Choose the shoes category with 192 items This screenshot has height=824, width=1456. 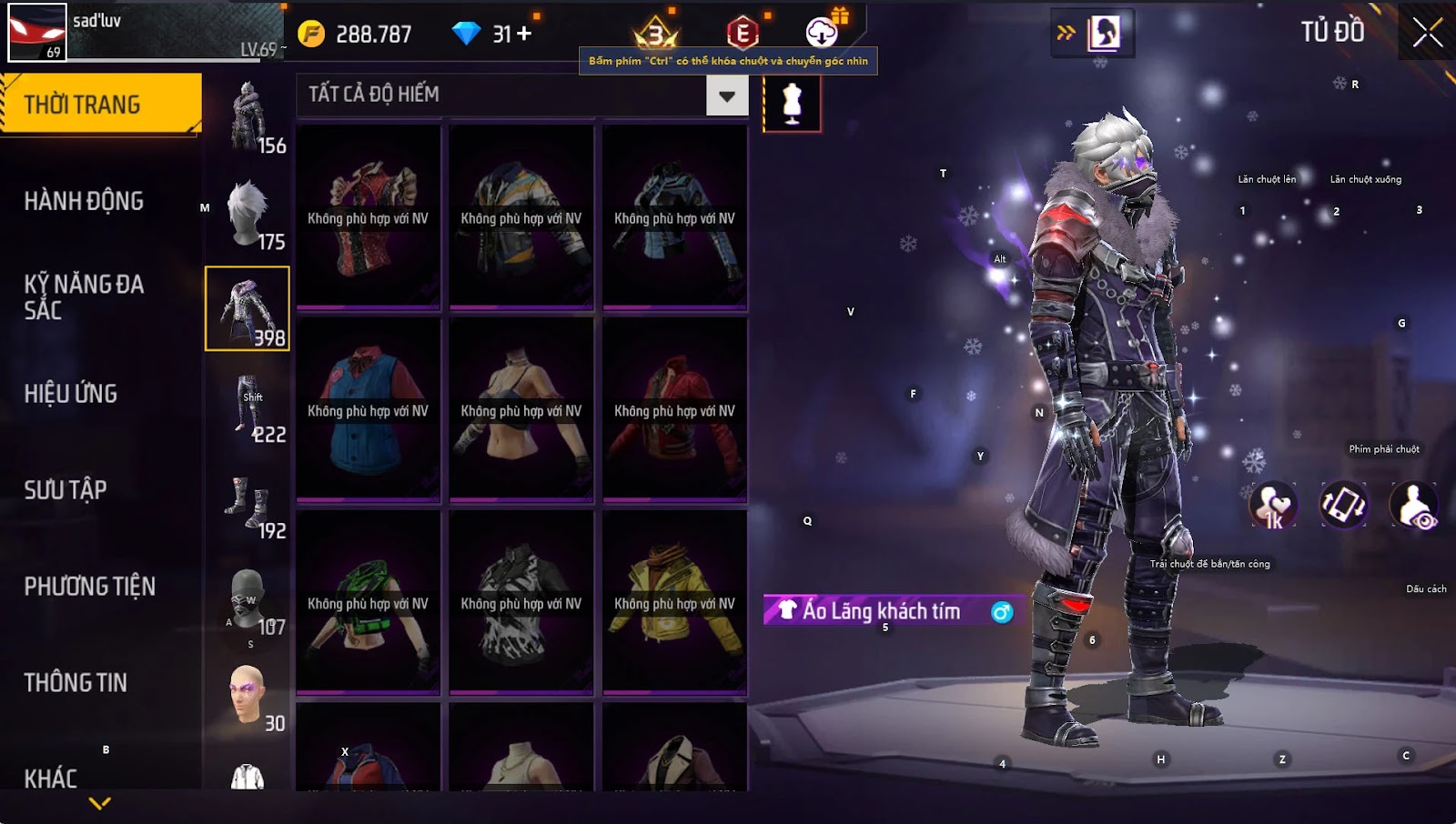tap(248, 502)
